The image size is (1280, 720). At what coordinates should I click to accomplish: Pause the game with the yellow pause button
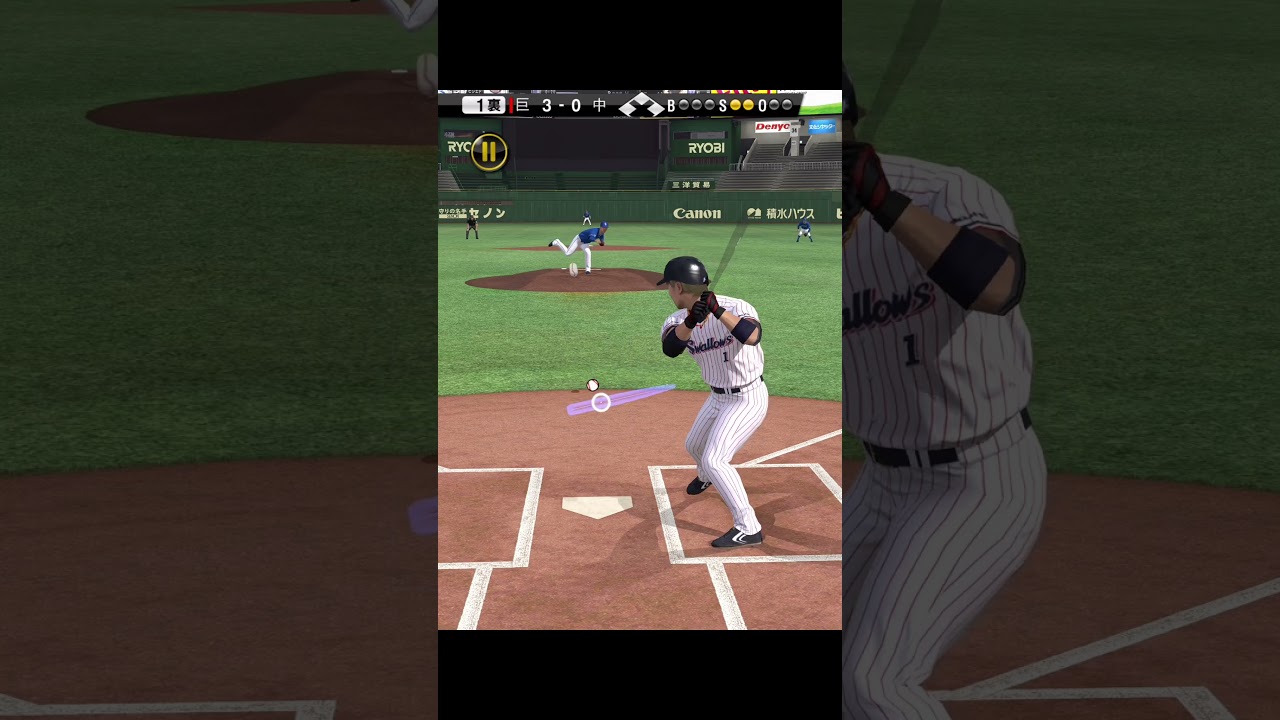coord(489,152)
